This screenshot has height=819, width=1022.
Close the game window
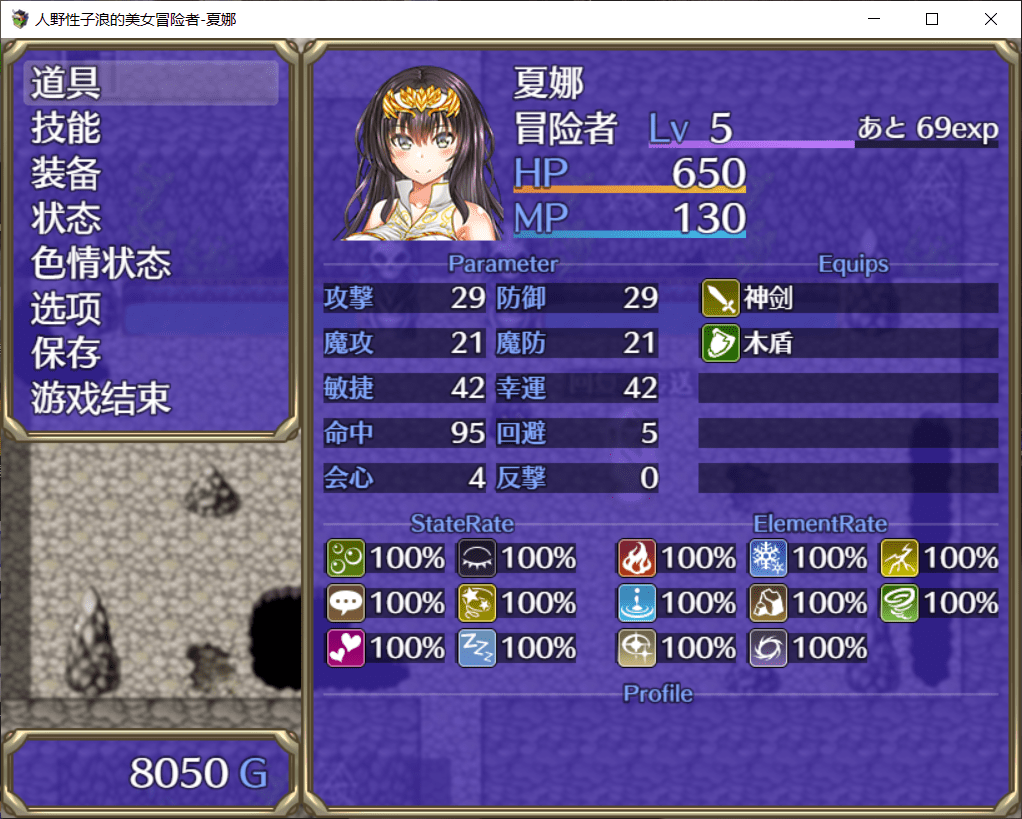tap(991, 19)
